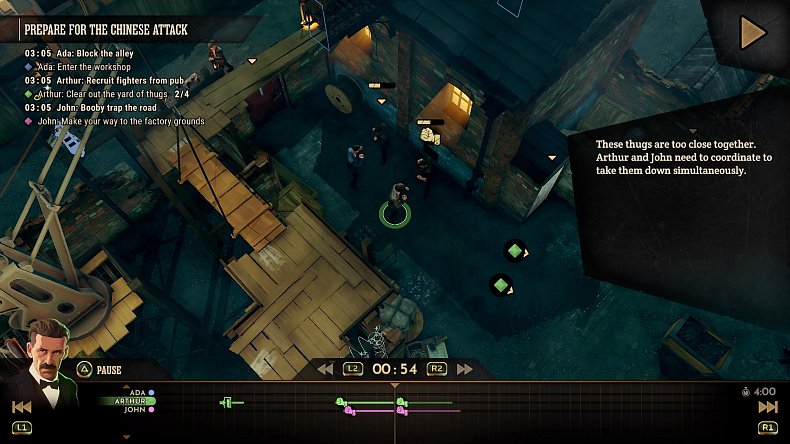Viewport: 790px width, 444px height.
Task: Select John's timeline row label
Action: coord(135,410)
